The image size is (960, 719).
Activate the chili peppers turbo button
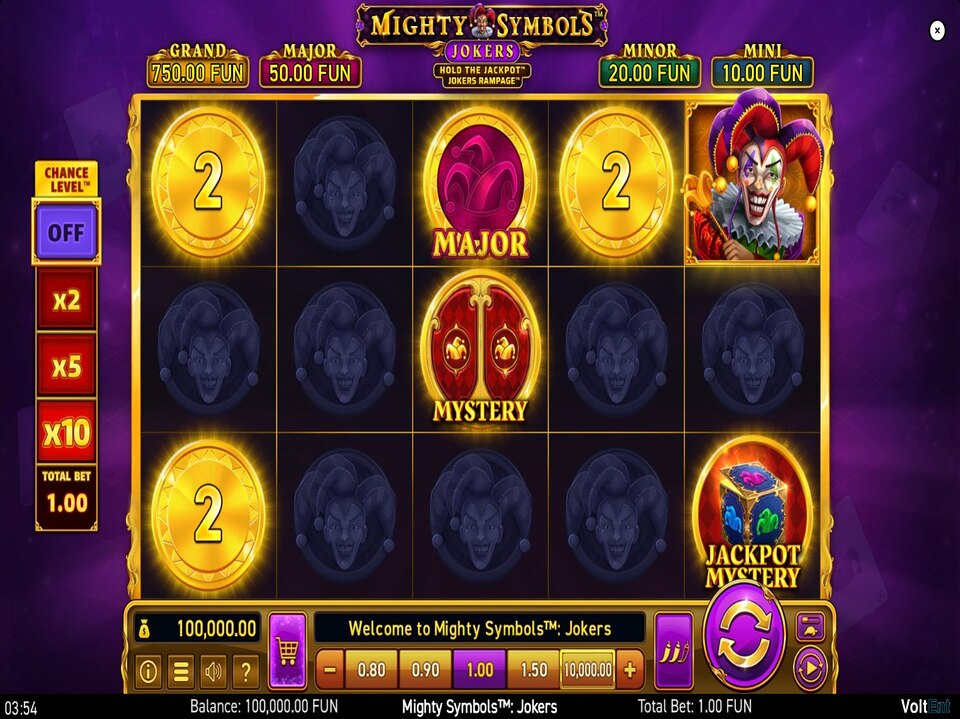[x=673, y=651]
